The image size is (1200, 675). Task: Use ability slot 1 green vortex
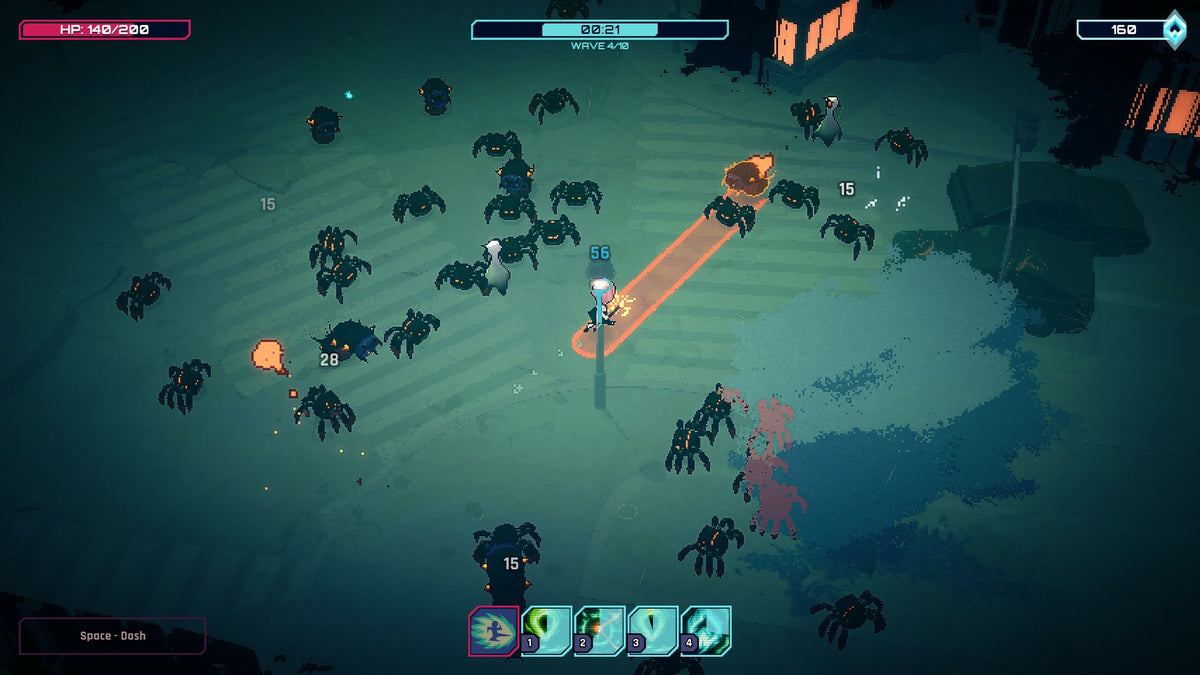coord(547,631)
